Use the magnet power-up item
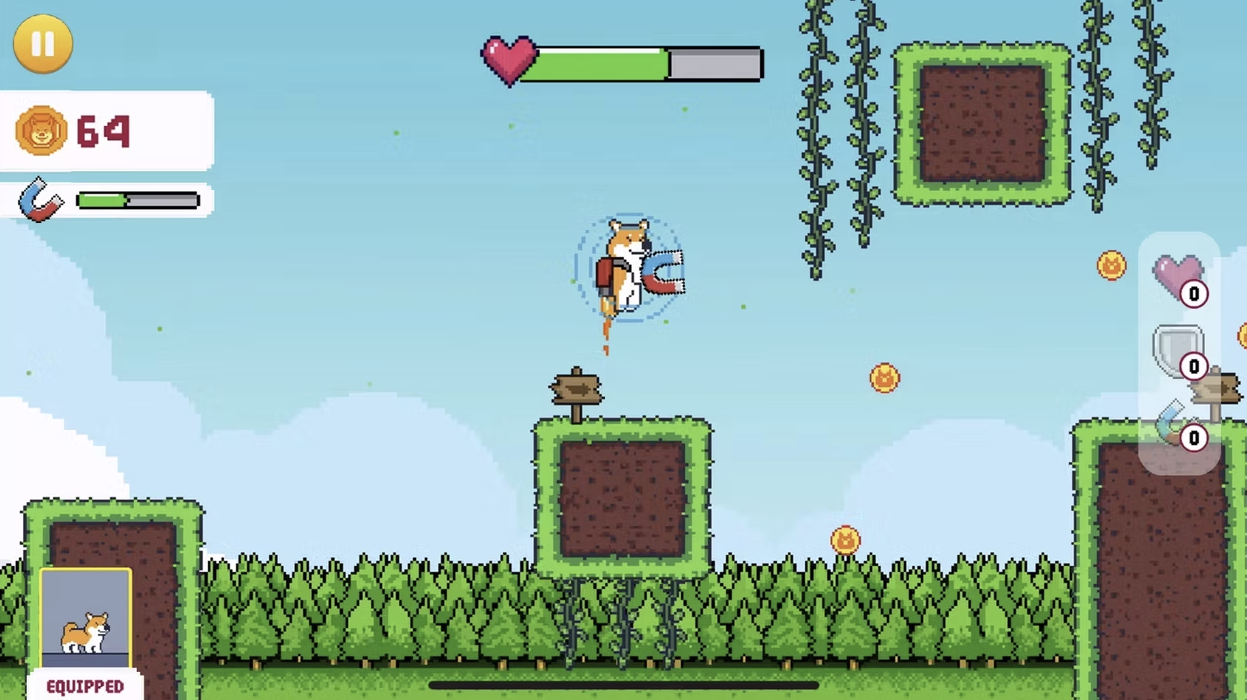The height and width of the screenshot is (700, 1247). (1178, 423)
